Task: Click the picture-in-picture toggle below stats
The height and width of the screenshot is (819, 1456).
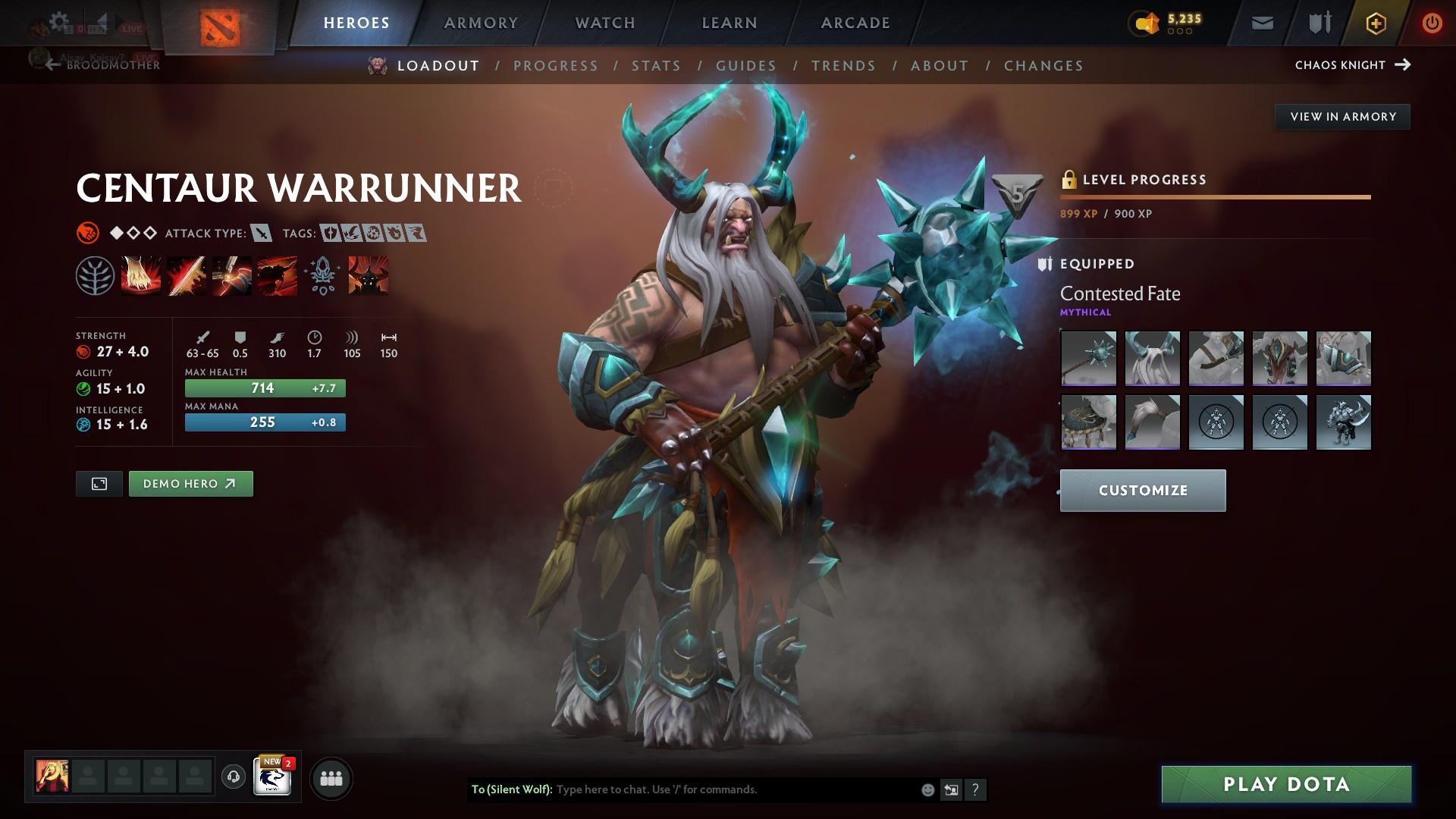Action: tap(99, 483)
